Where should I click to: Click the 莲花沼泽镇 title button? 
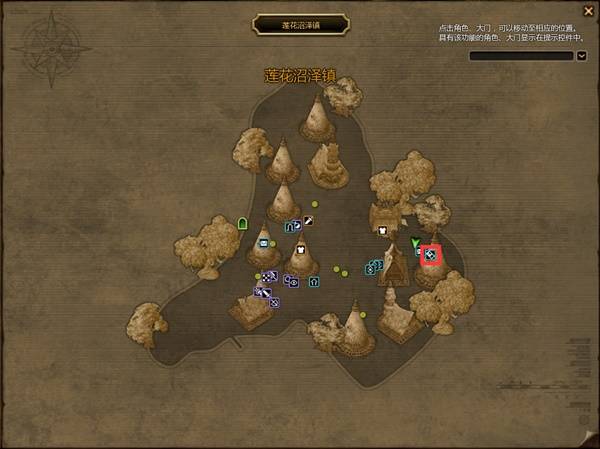(x=300, y=24)
